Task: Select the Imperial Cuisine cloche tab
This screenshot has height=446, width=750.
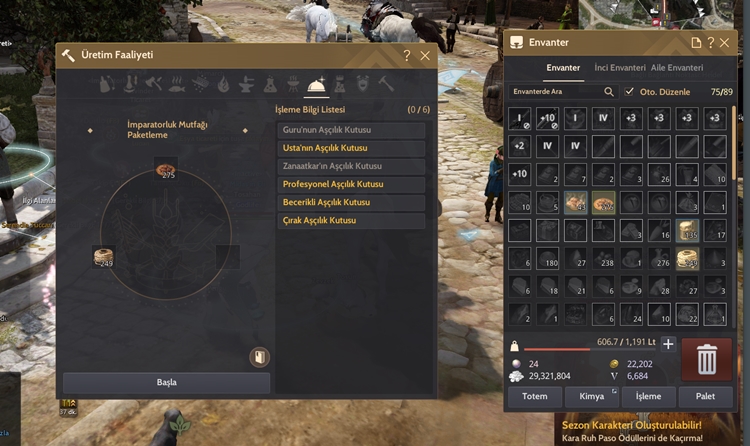Action: [317, 84]
